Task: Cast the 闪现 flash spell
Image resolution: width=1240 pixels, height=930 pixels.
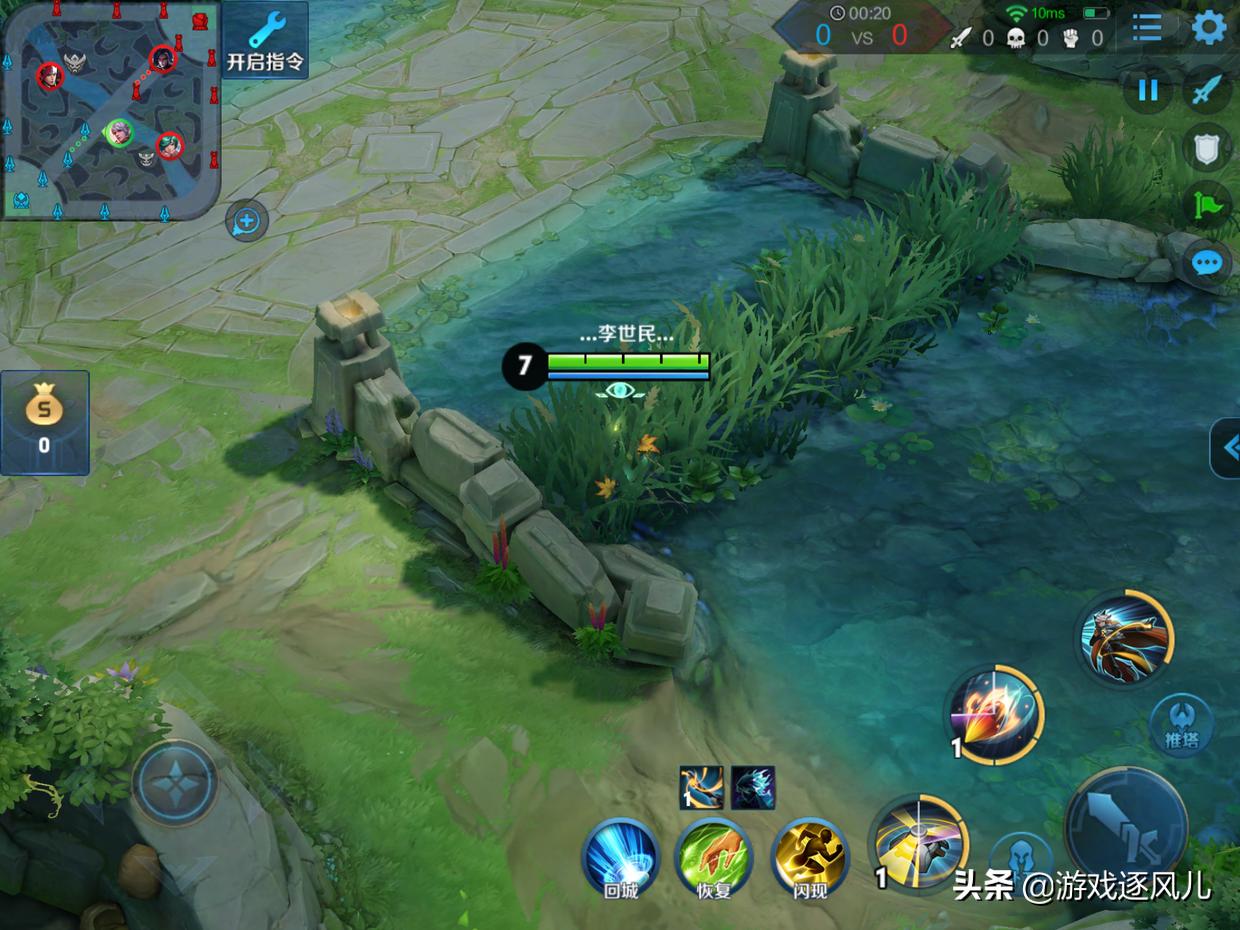Action: click(809, 858)
